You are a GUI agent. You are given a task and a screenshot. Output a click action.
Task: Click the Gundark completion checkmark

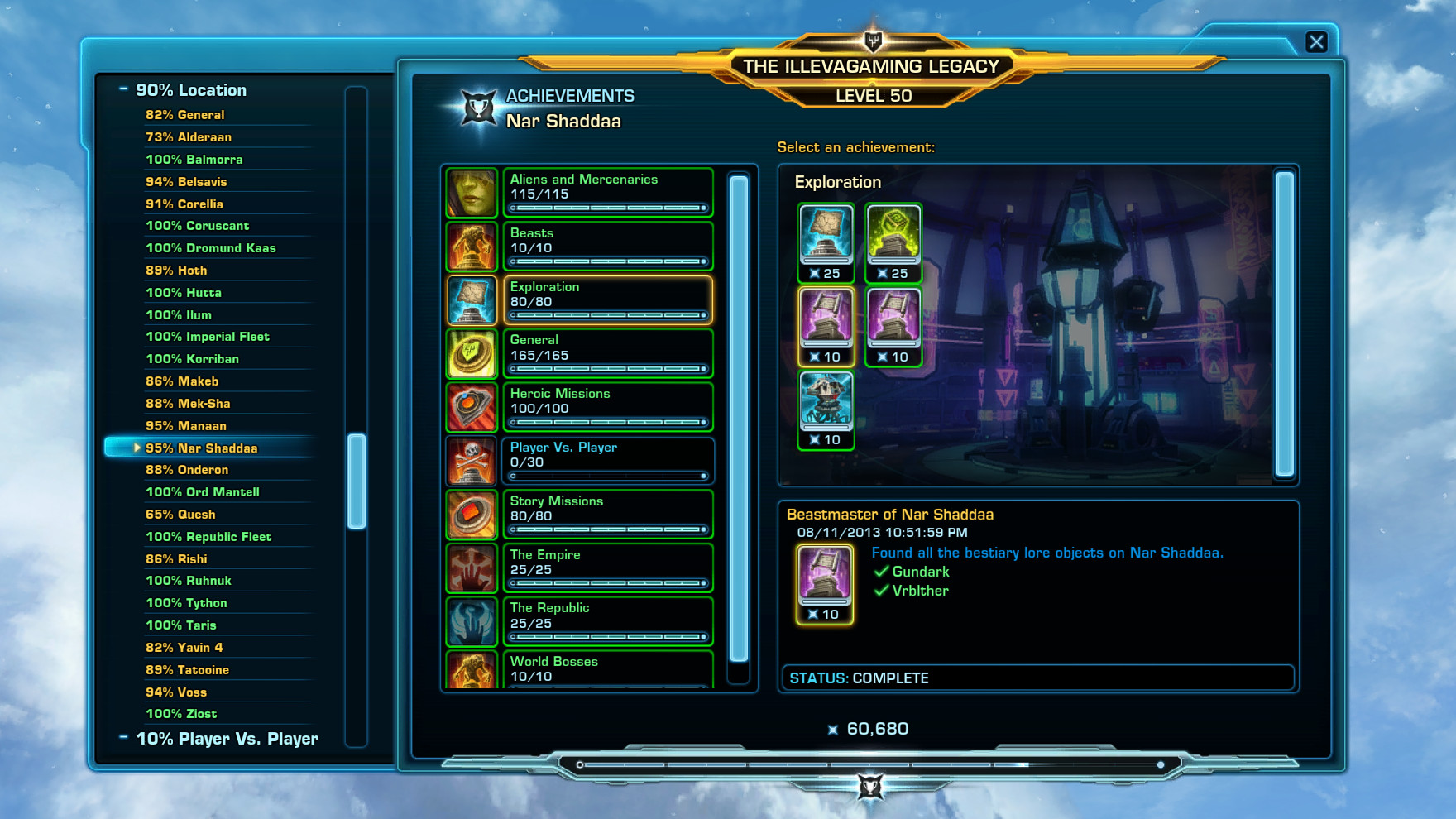pyautogui.click(x=881, y=572)
